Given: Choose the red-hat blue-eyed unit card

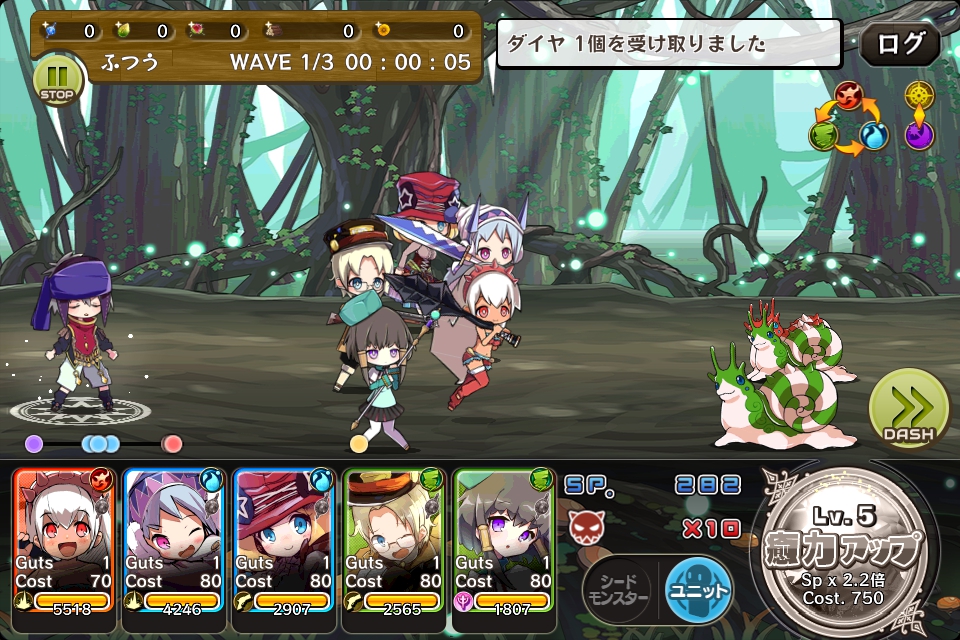Looking at the screenshot, I should (x=285, y=538).
